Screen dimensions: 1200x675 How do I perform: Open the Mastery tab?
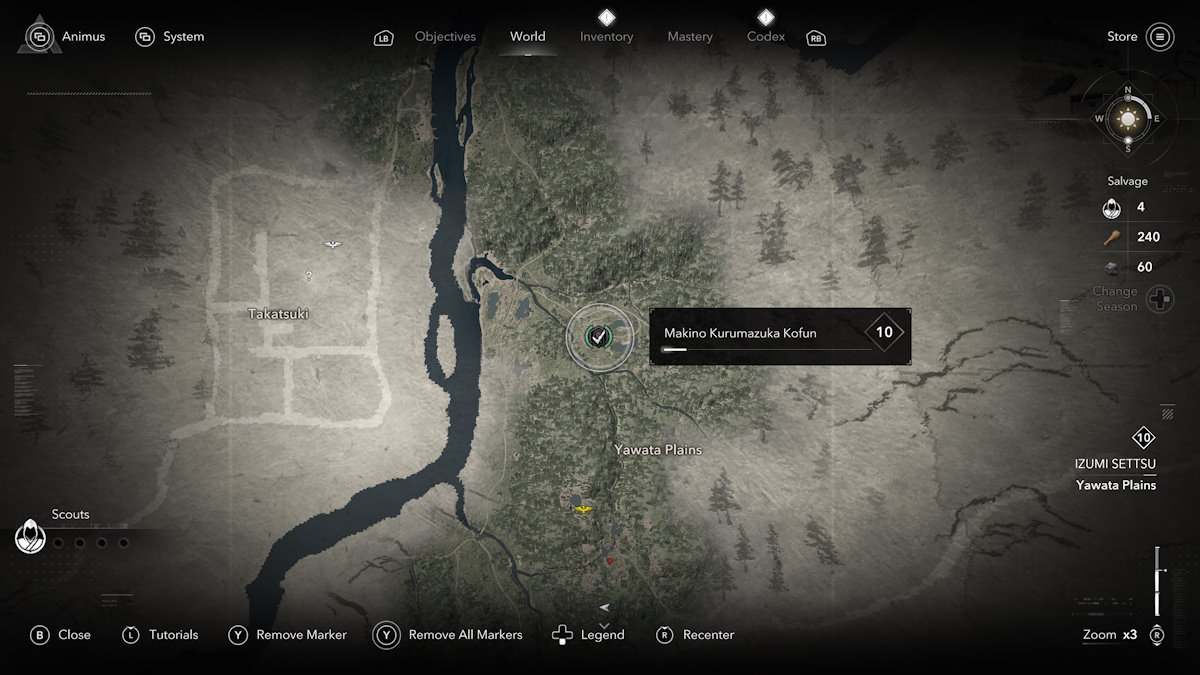tap(690, 37)
